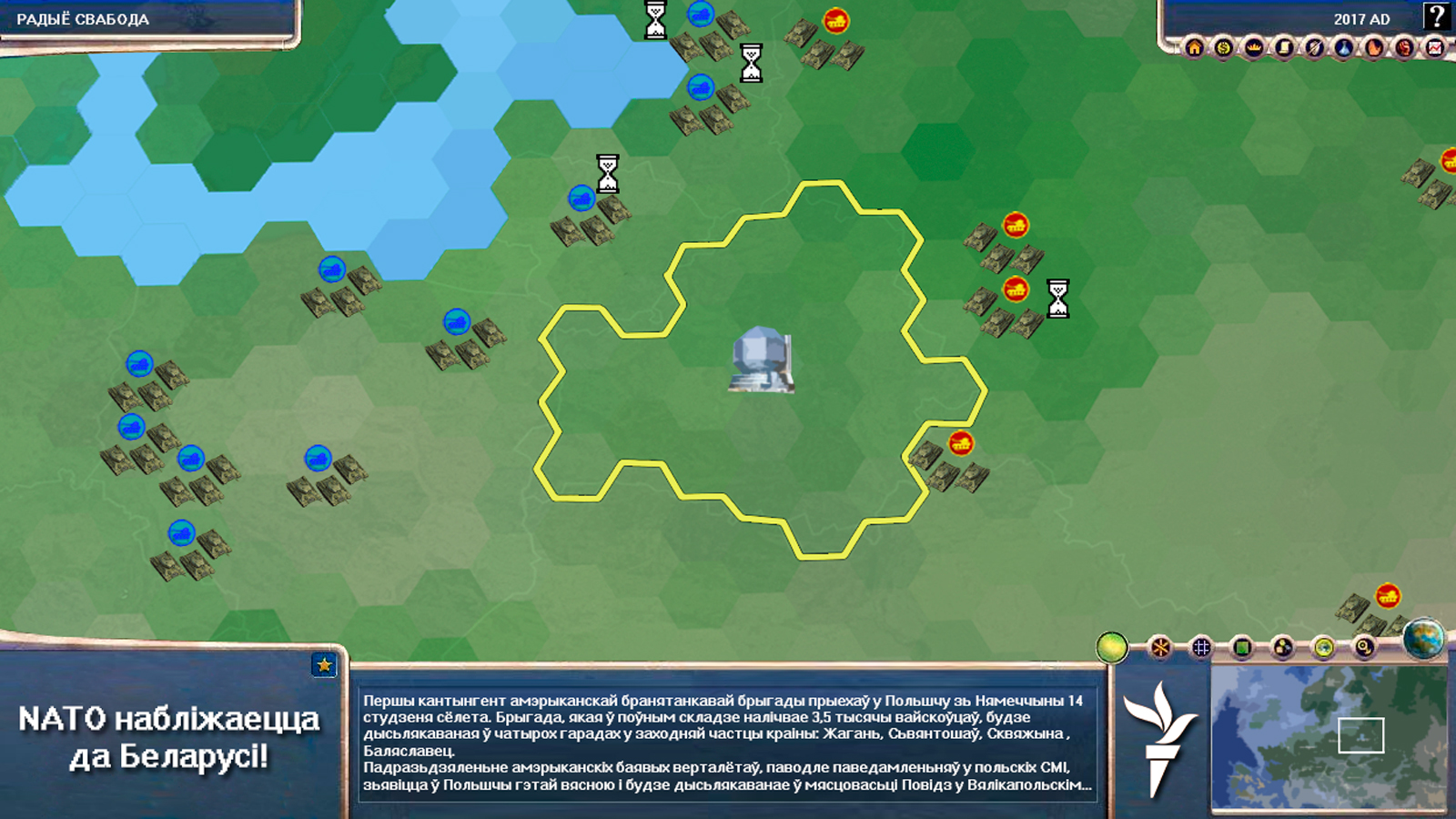Open the line graph info screen icon
The image size is (1456, 819).
(x=1434, y=47)
